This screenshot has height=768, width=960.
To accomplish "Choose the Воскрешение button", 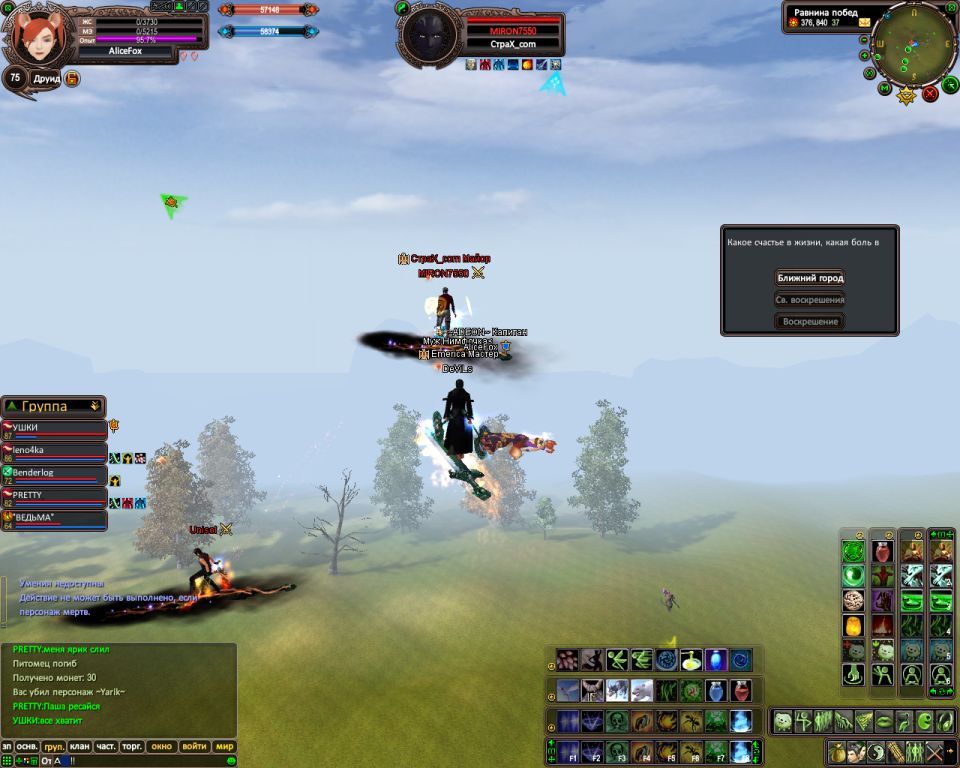I will click(809, 322).
